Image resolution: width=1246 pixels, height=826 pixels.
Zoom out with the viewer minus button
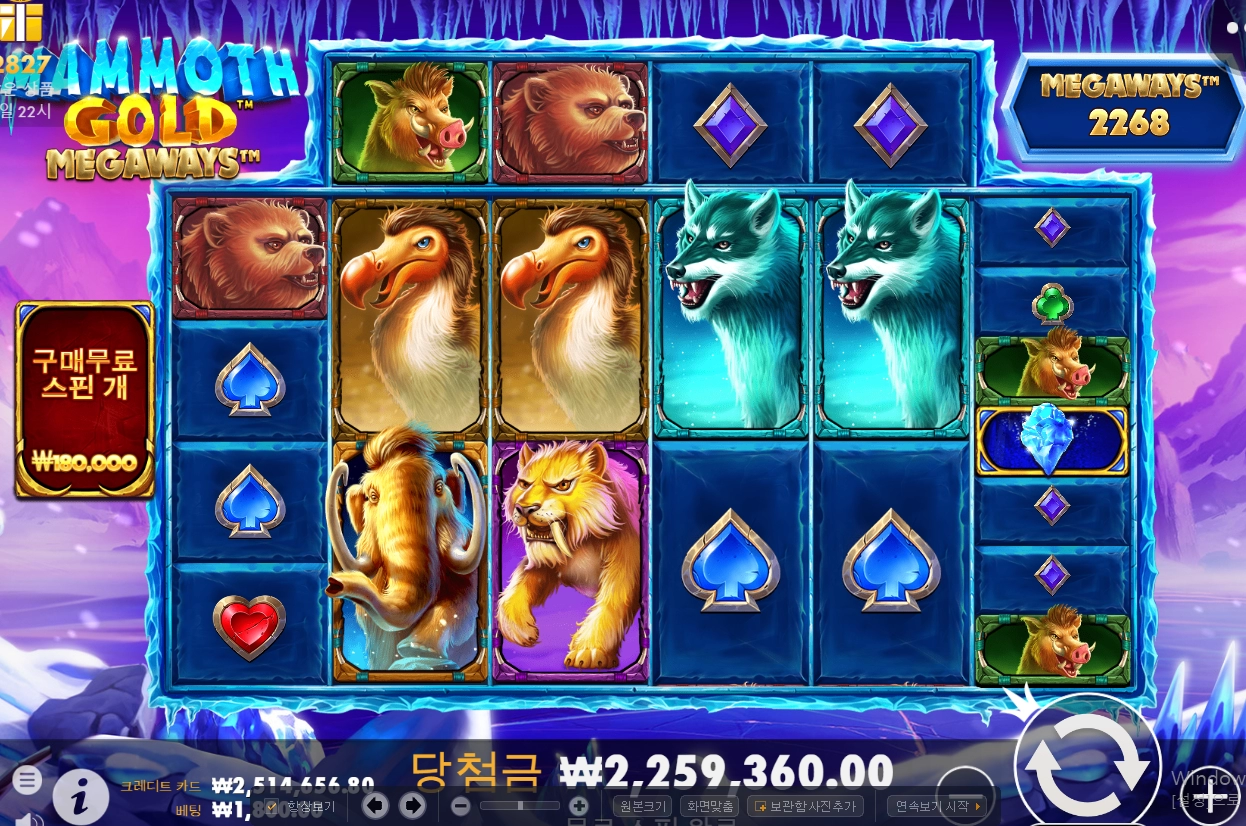(x=460, y=805)
